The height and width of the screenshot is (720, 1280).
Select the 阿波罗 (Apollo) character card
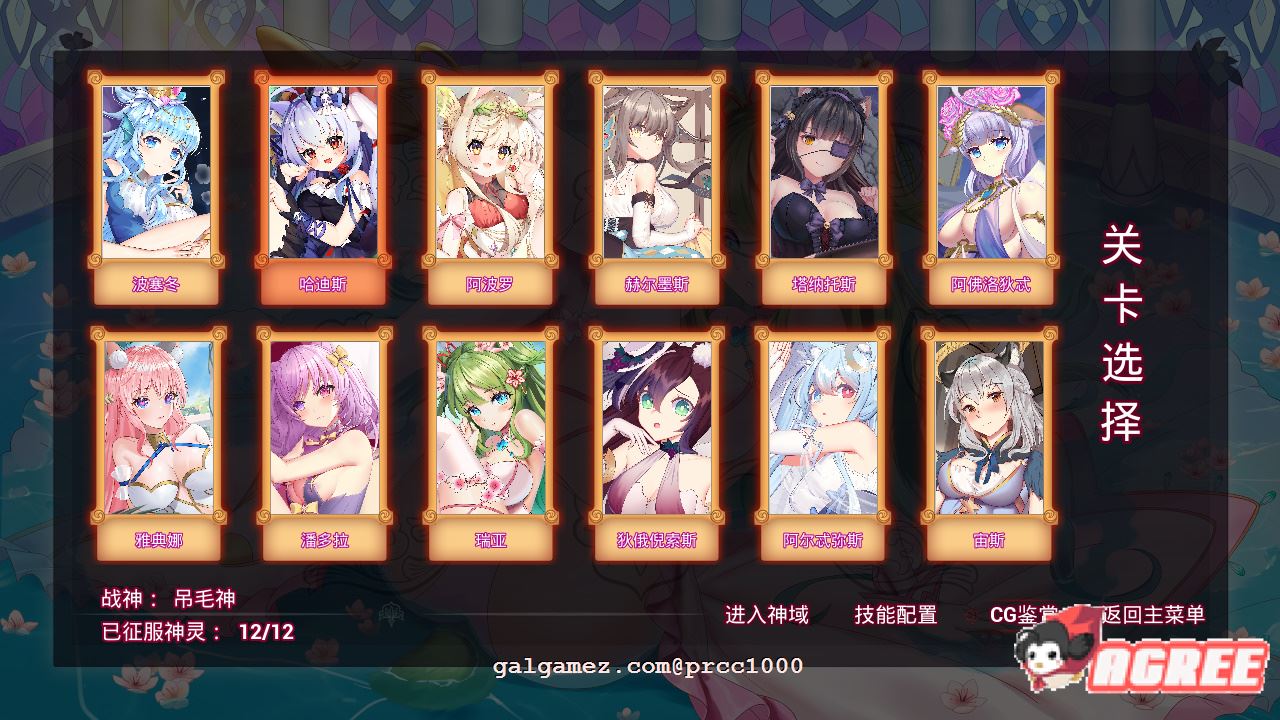point(490,180)
